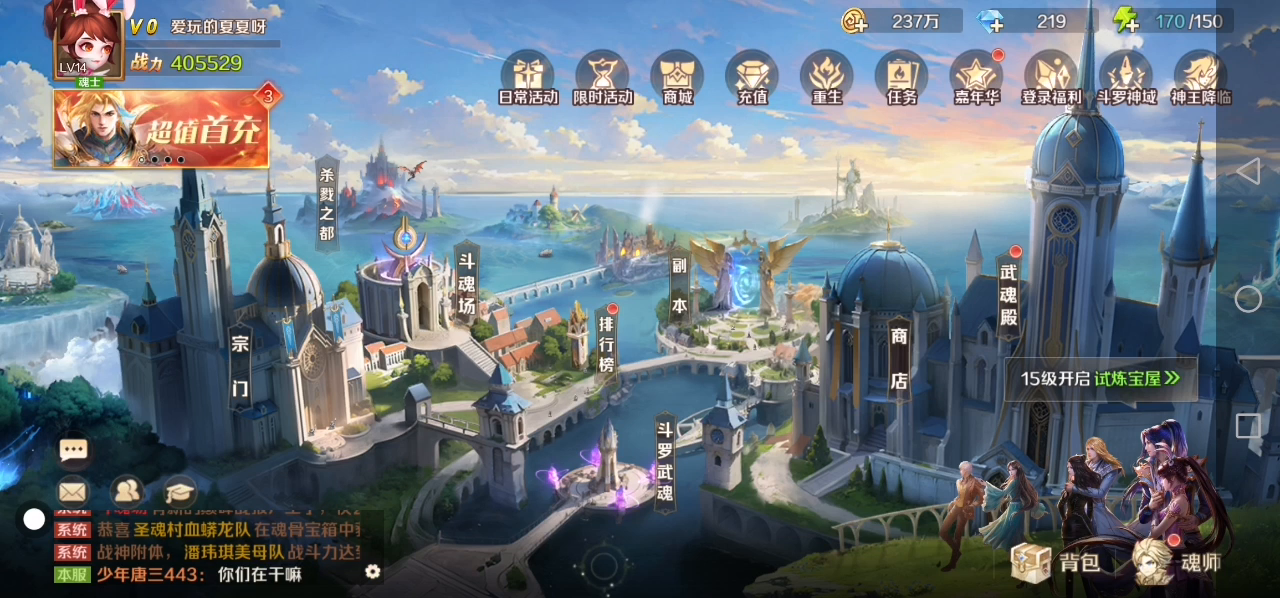
Task: Open the 日常活动 daily activities icon
Action: [527, 76]
